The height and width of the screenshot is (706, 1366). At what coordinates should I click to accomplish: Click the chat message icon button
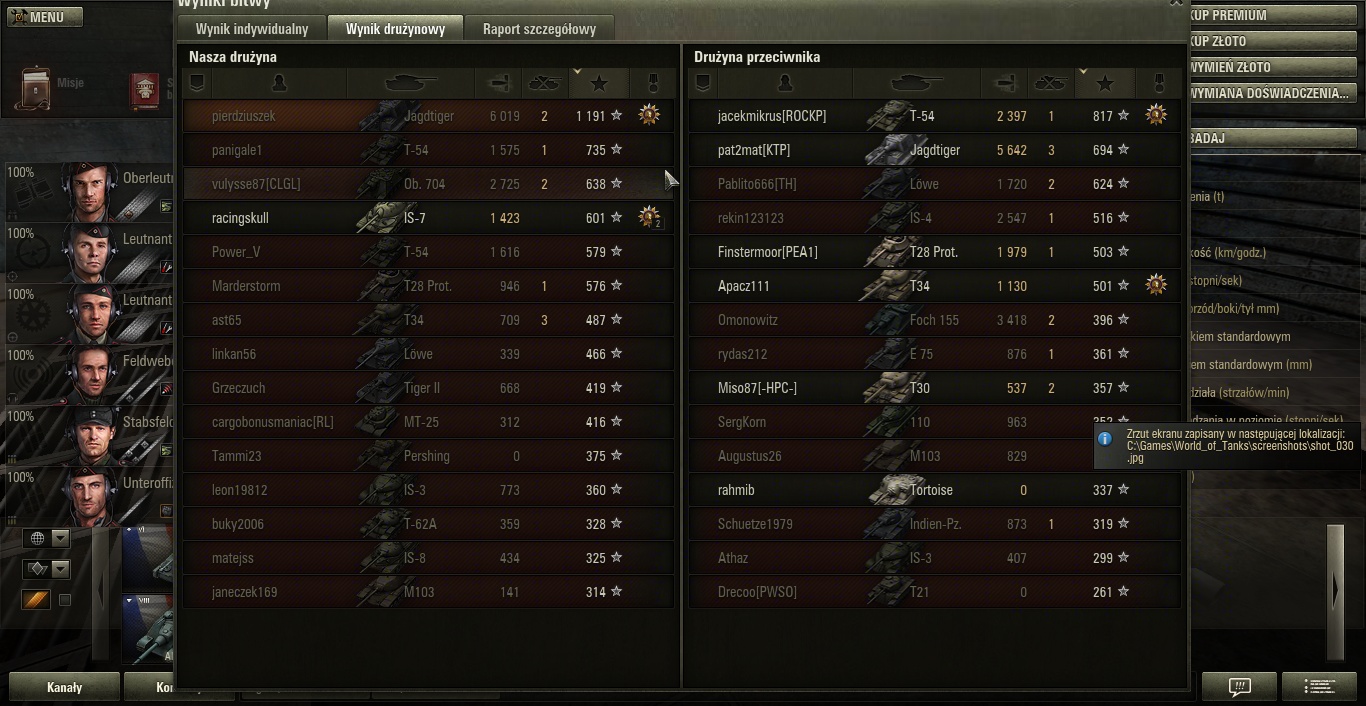[x=1239, y=686]
